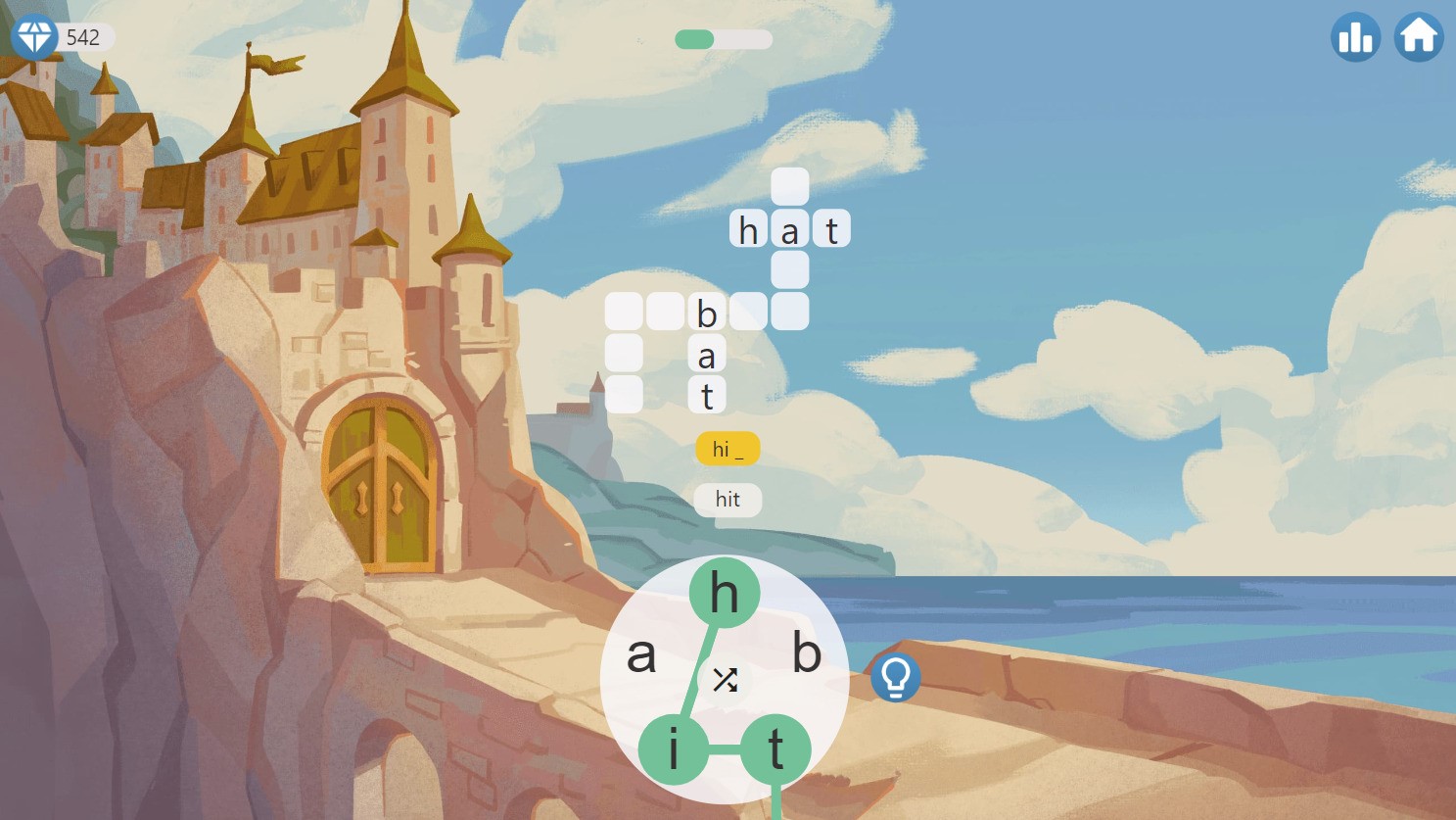
Task: Click the home icon to exit level
Action: pos(1417,37)
